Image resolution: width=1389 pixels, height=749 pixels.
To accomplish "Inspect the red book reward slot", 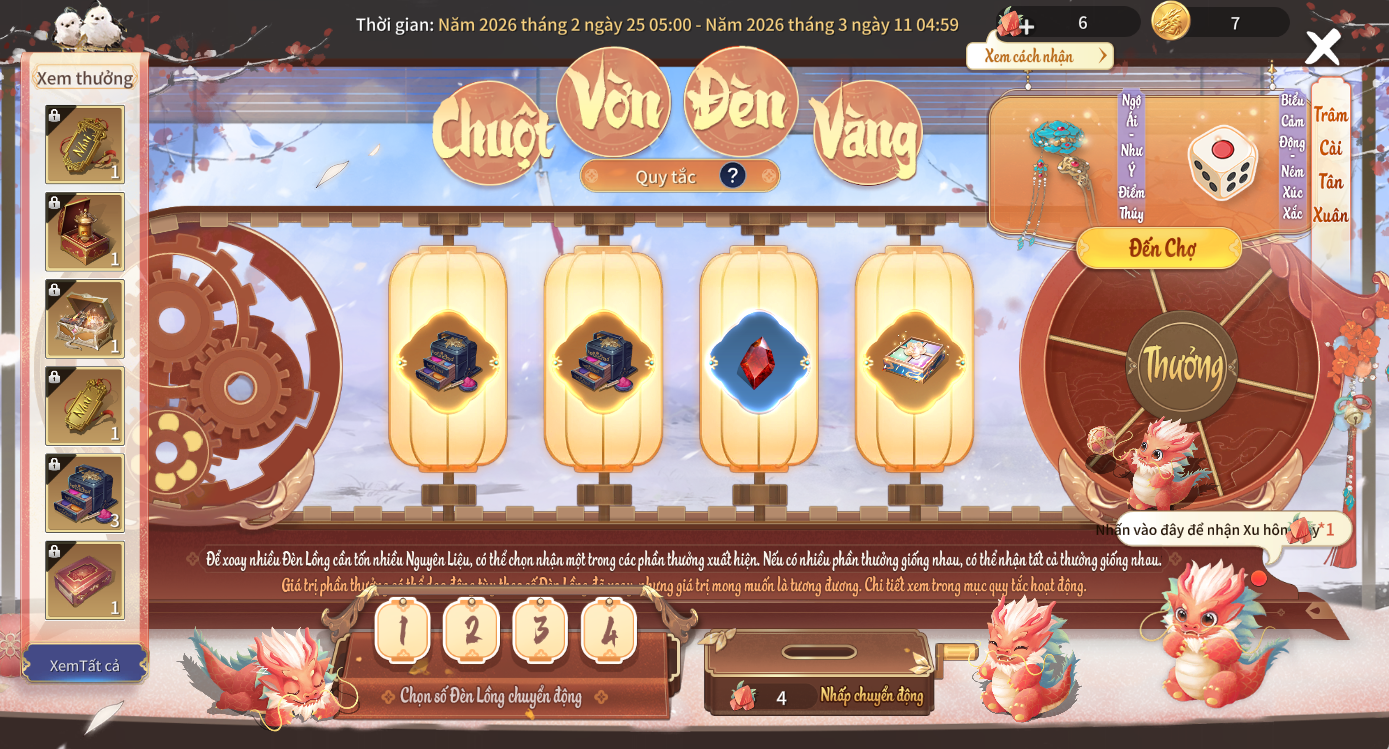I will coord(85,580).
